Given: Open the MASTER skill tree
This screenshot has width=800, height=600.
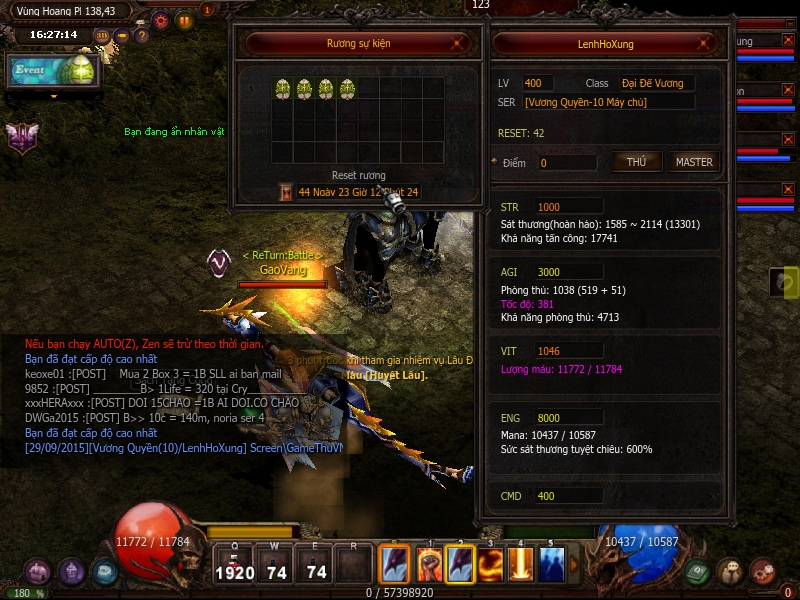Looking at the screenshot, I should point(694,162).
